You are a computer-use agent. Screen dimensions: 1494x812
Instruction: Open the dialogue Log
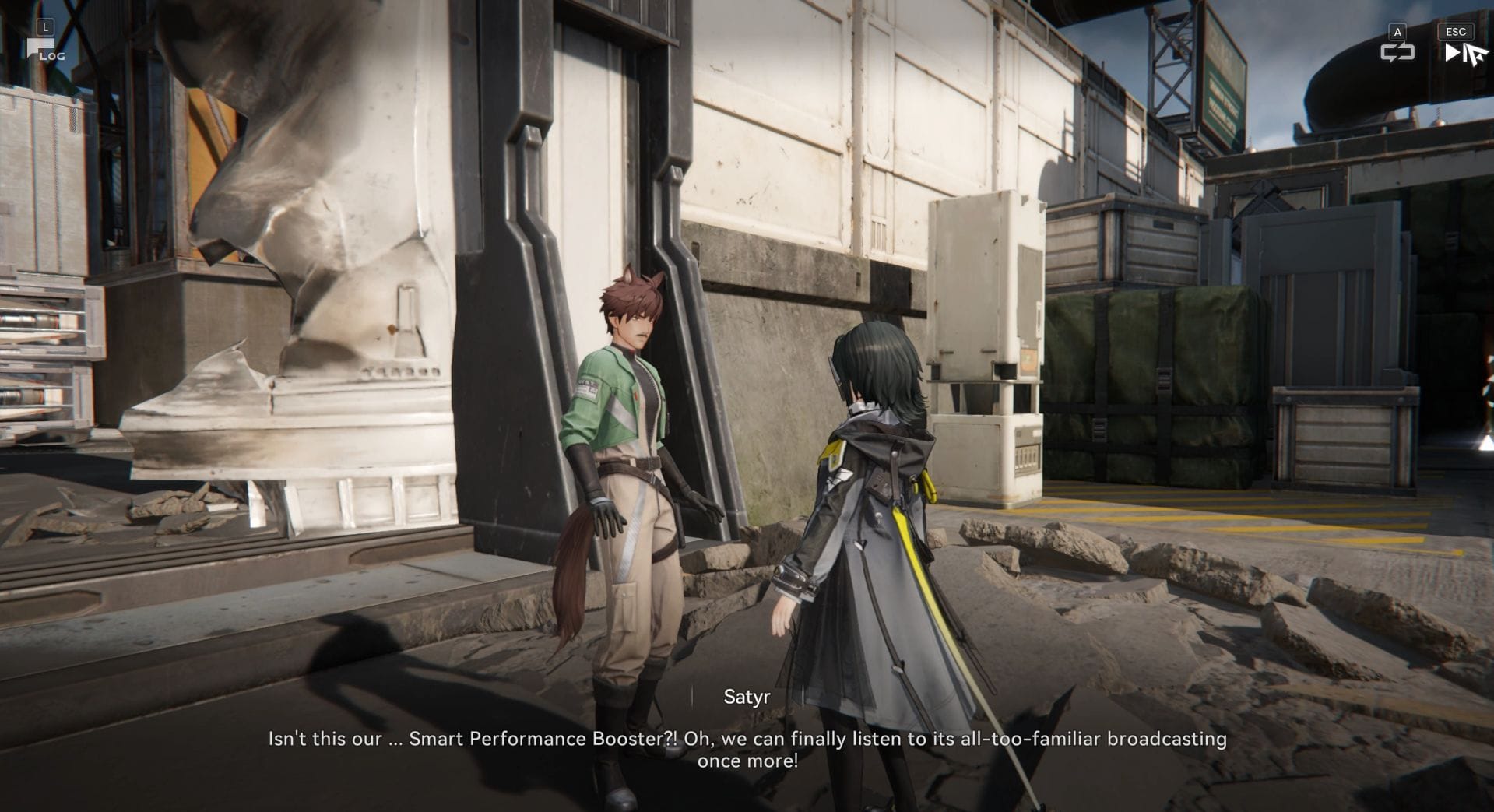45,50
